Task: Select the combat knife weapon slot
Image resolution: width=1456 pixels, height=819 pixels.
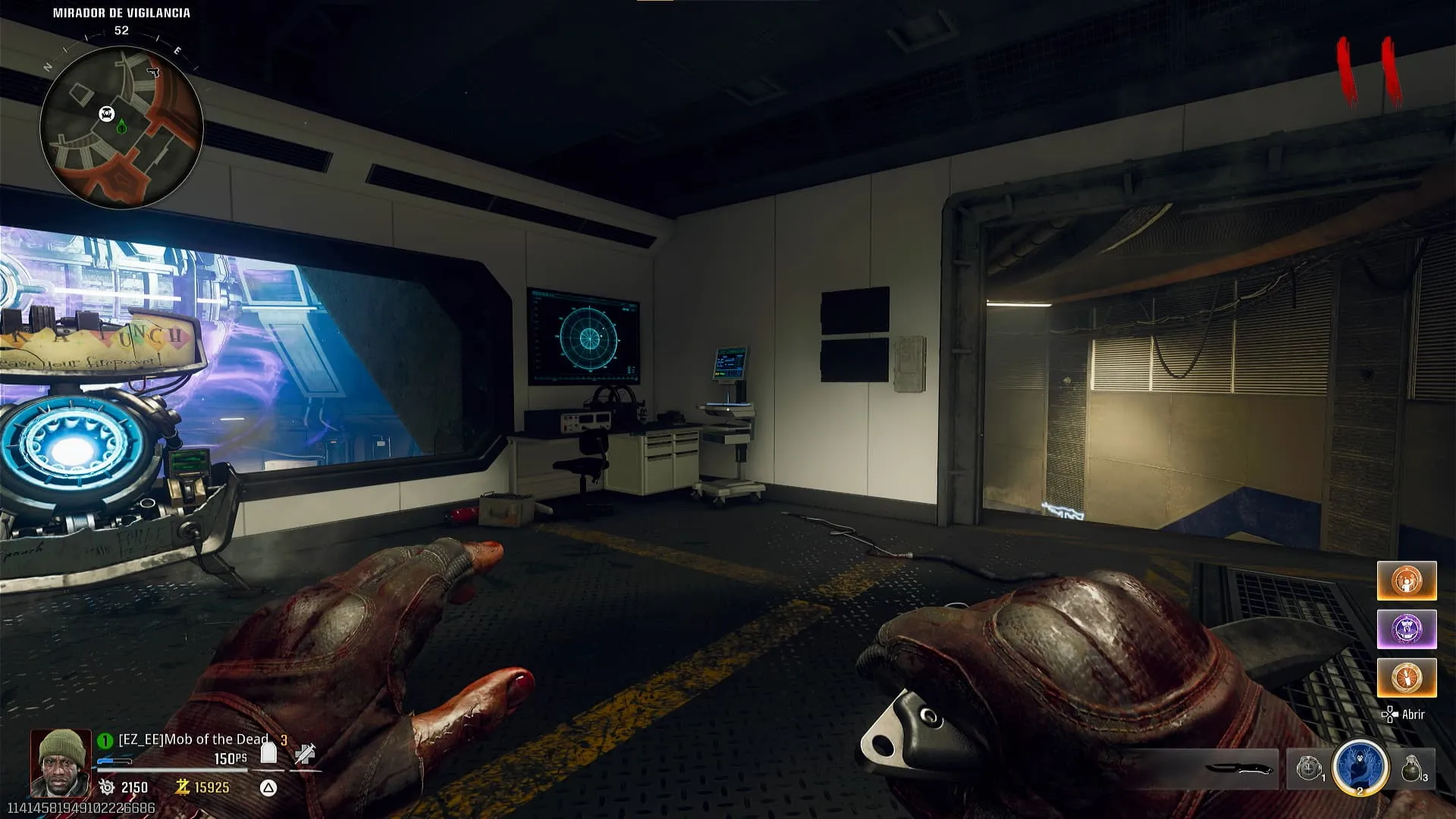Action: point(1238,769)
